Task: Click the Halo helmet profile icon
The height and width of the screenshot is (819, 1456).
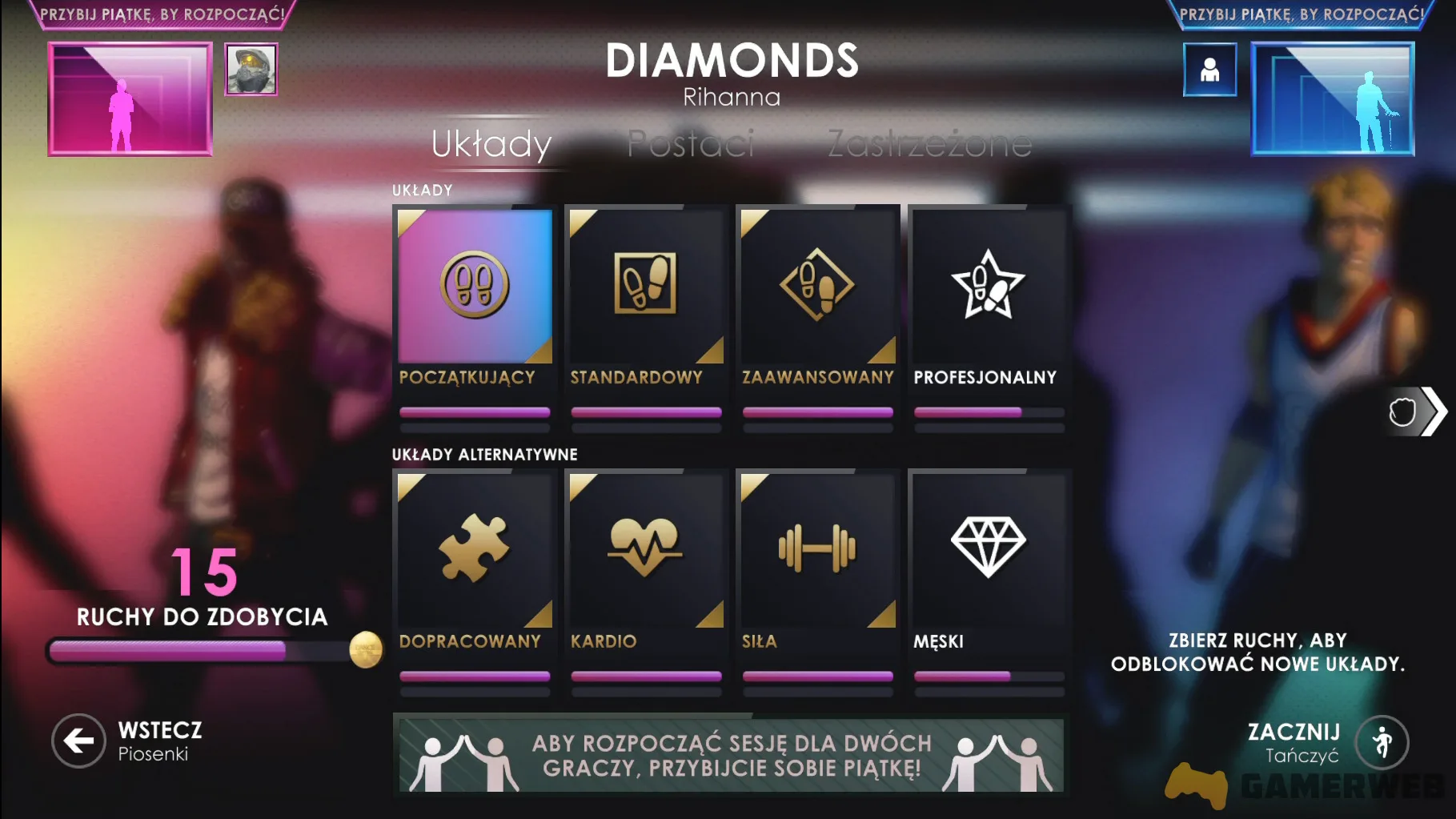Action: (251, 71)
